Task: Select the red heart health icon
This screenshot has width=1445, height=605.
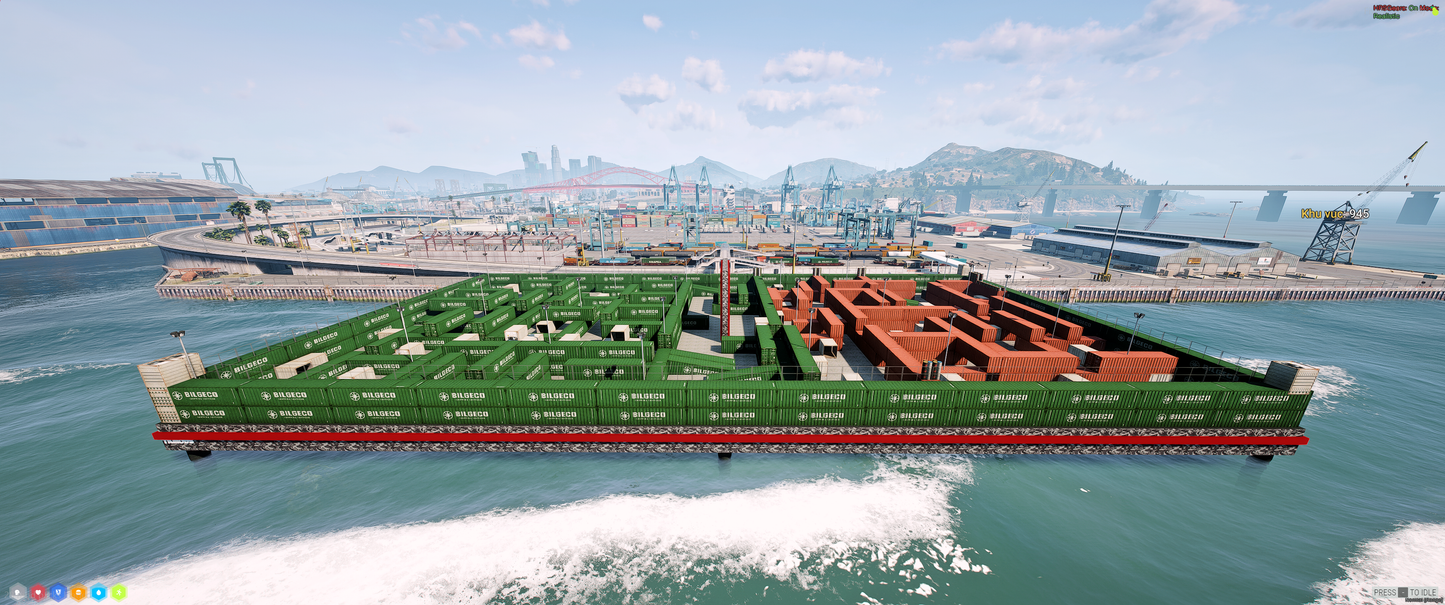Action: click(38, 592)
